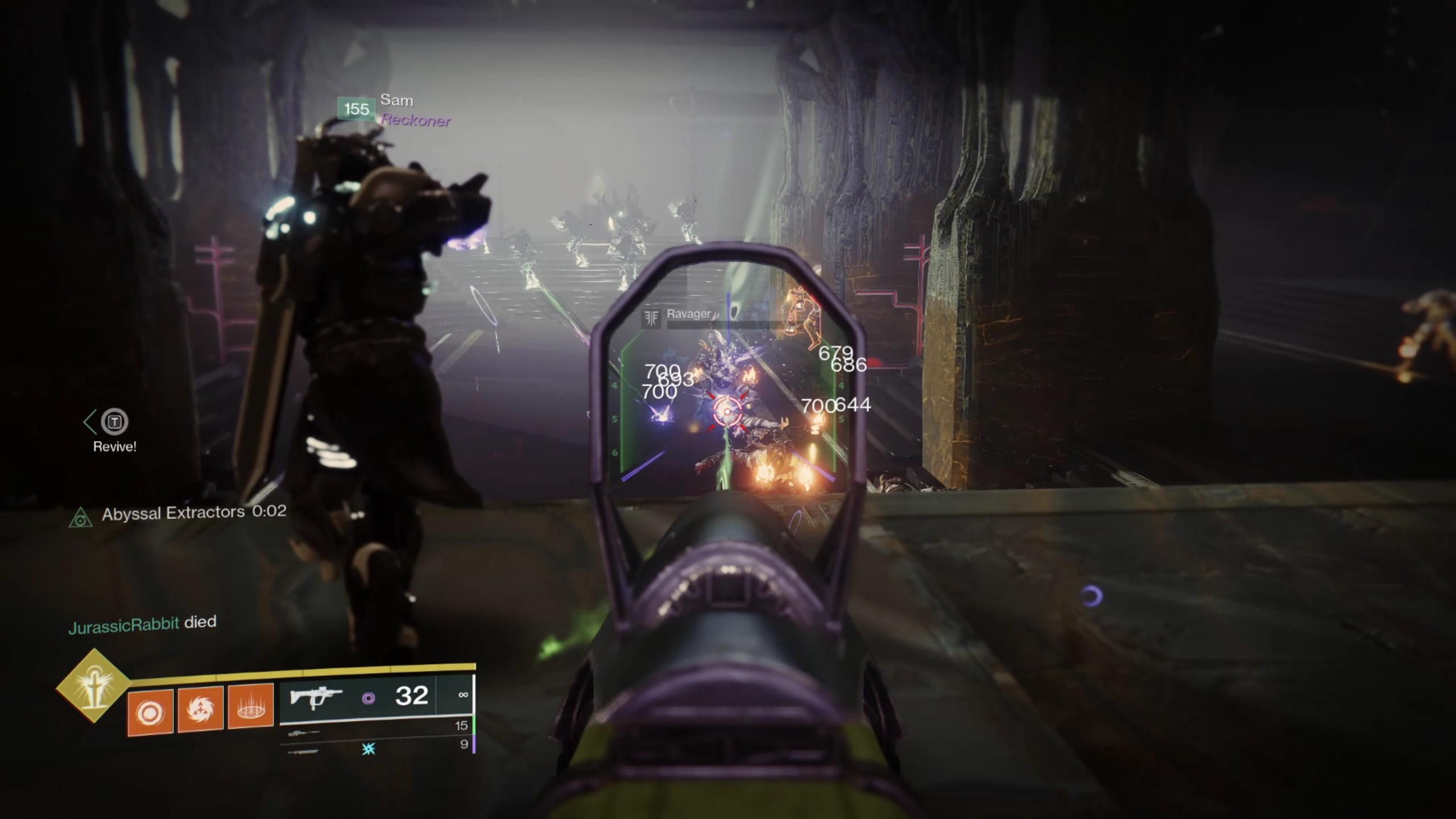The height and width of the screenshot is (819, 1456).
Task: Select the orange solar grenade ability icon
Action: pyautogui.click(x=150, y=712)
